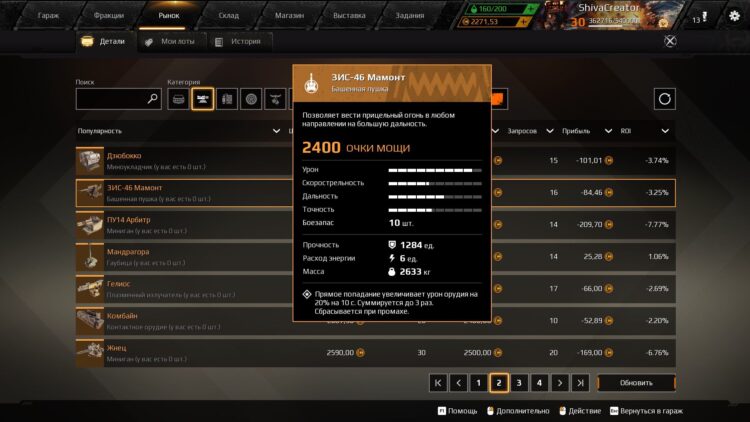Image resolution: width=750 pixels, height=422 pixels.
Task: Close the market with the X button
Action: click(670, 41)
